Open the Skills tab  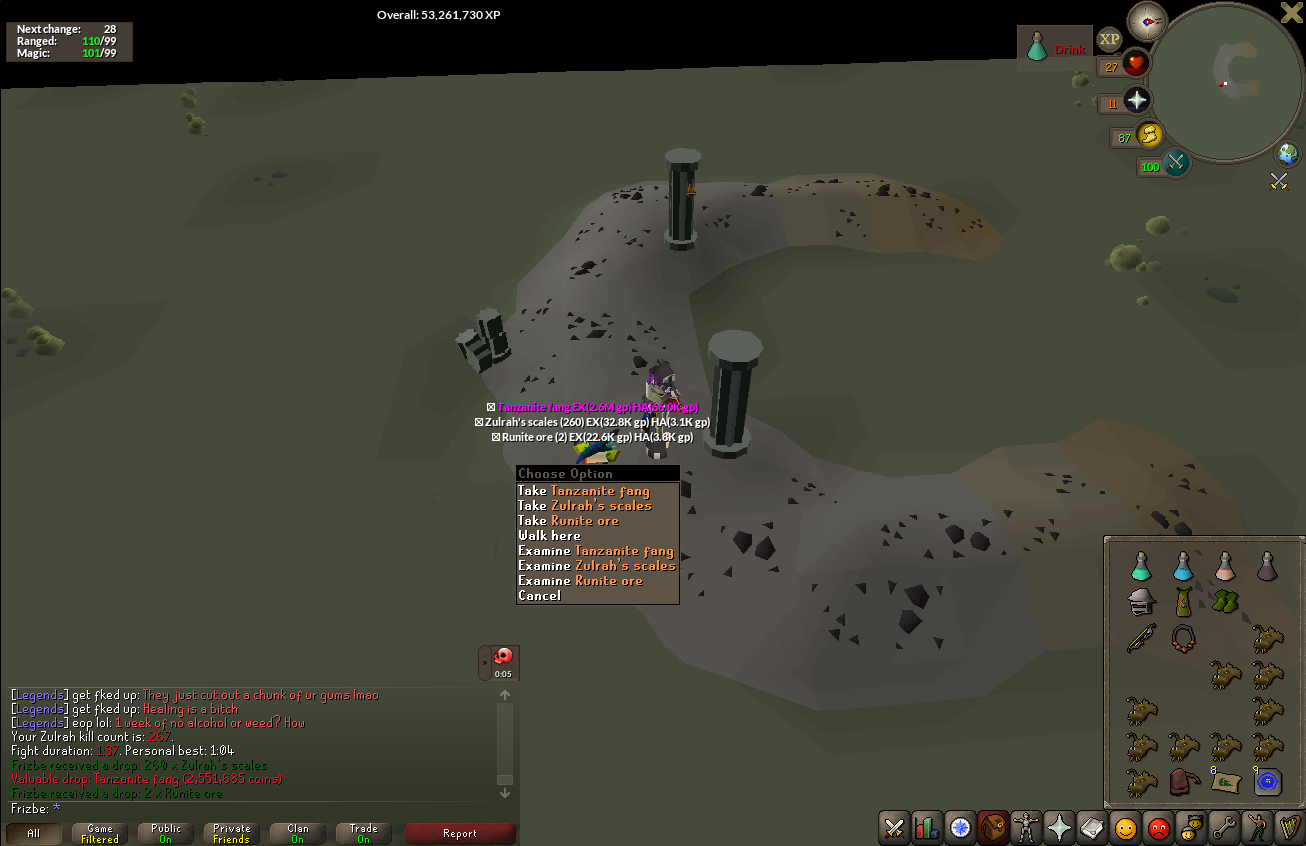point(927,828)
